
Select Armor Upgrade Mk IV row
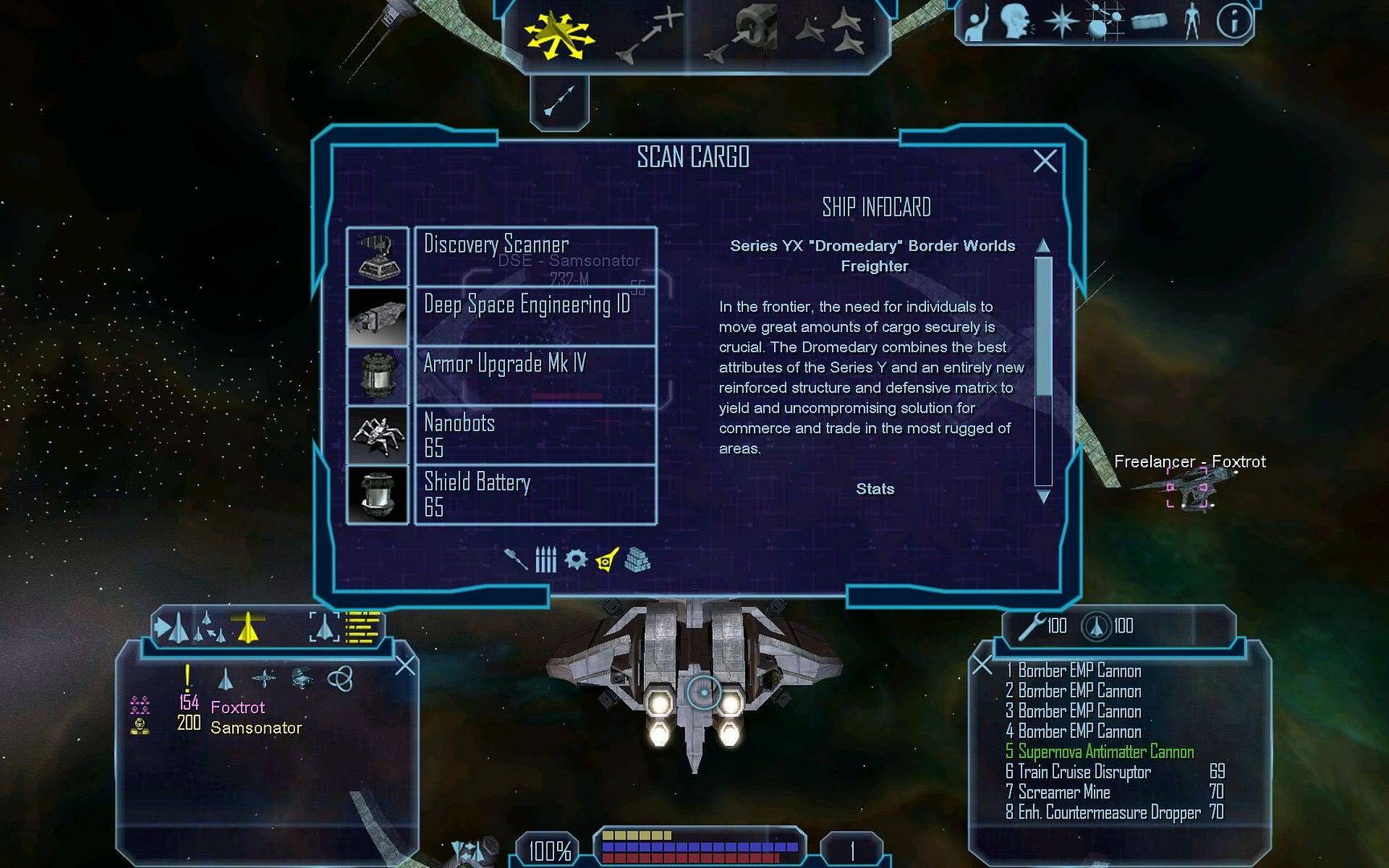(535, 375)
